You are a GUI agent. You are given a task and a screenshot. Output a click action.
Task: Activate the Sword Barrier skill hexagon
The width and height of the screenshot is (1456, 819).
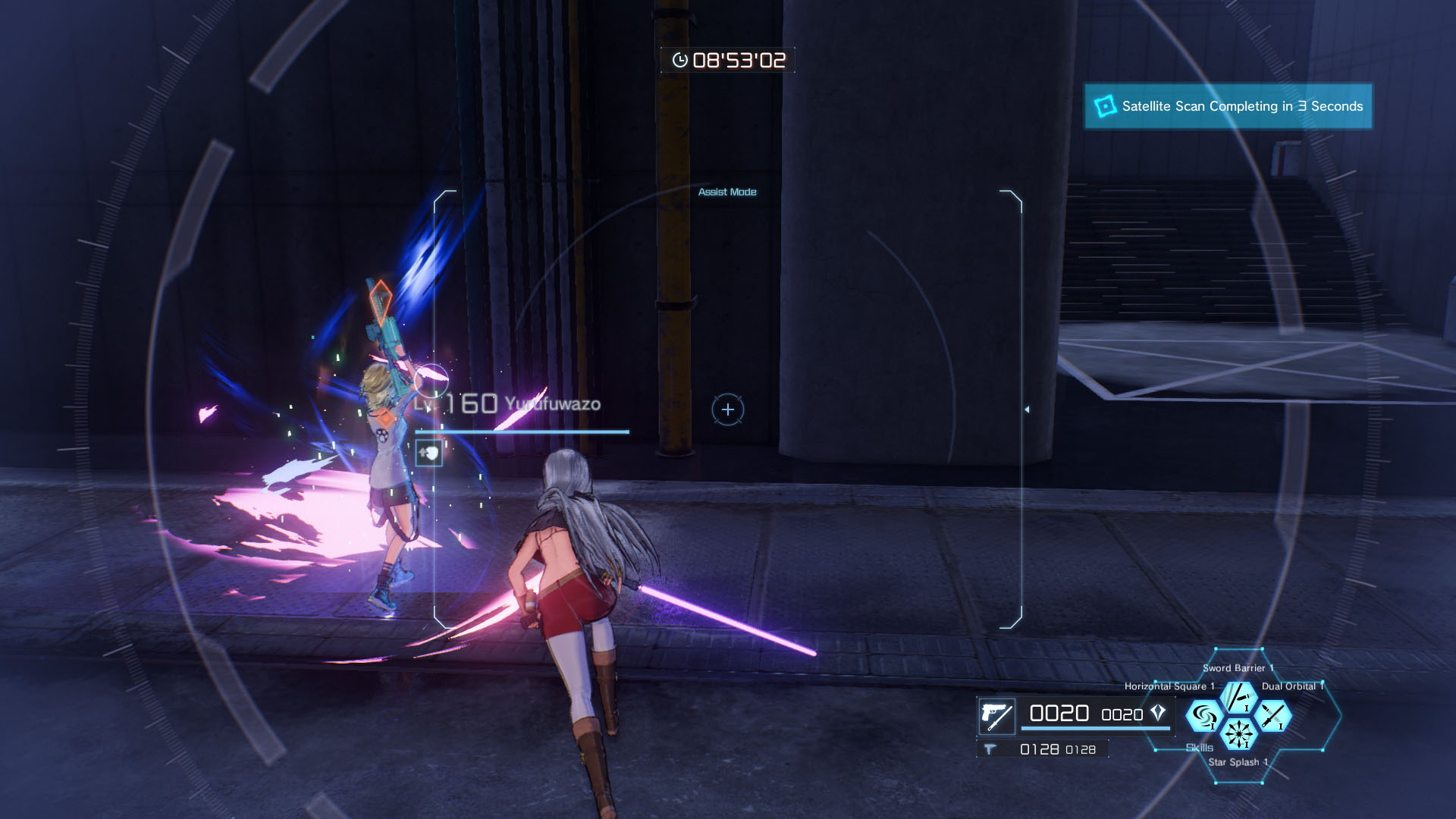[1238, 698]
